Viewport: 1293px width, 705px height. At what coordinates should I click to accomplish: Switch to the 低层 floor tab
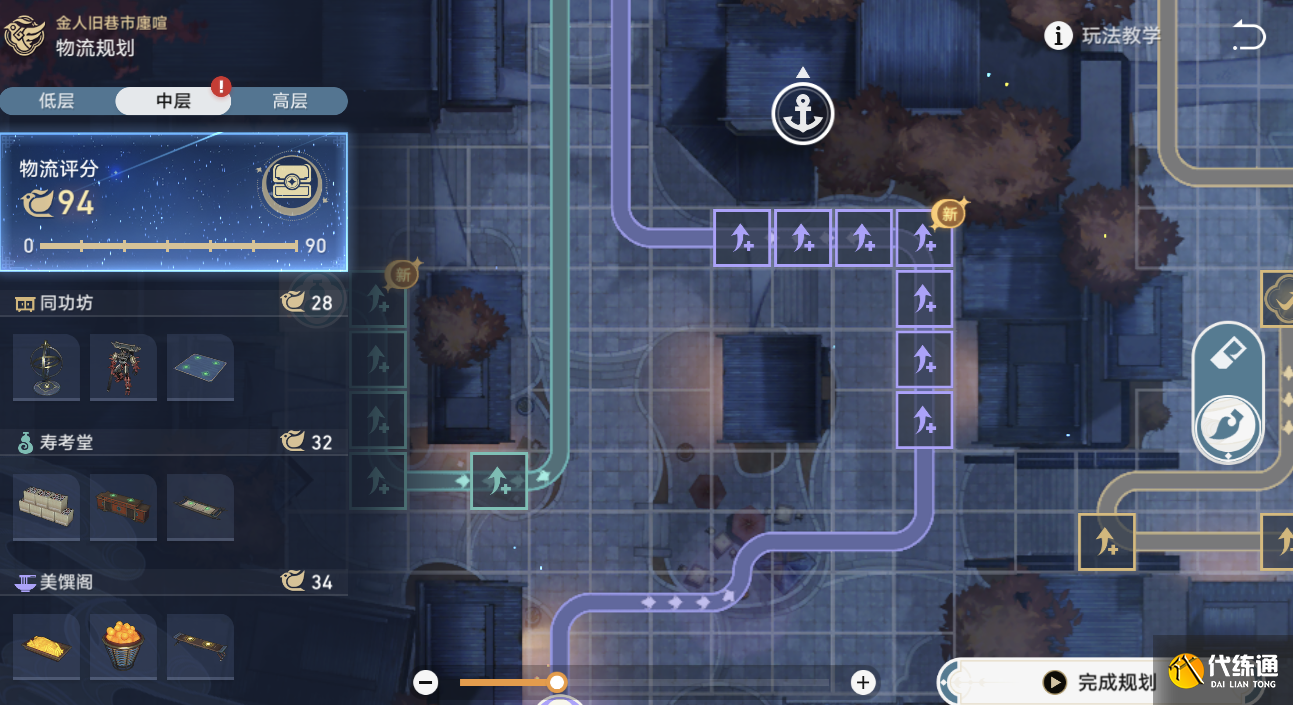tap(57, 101)
